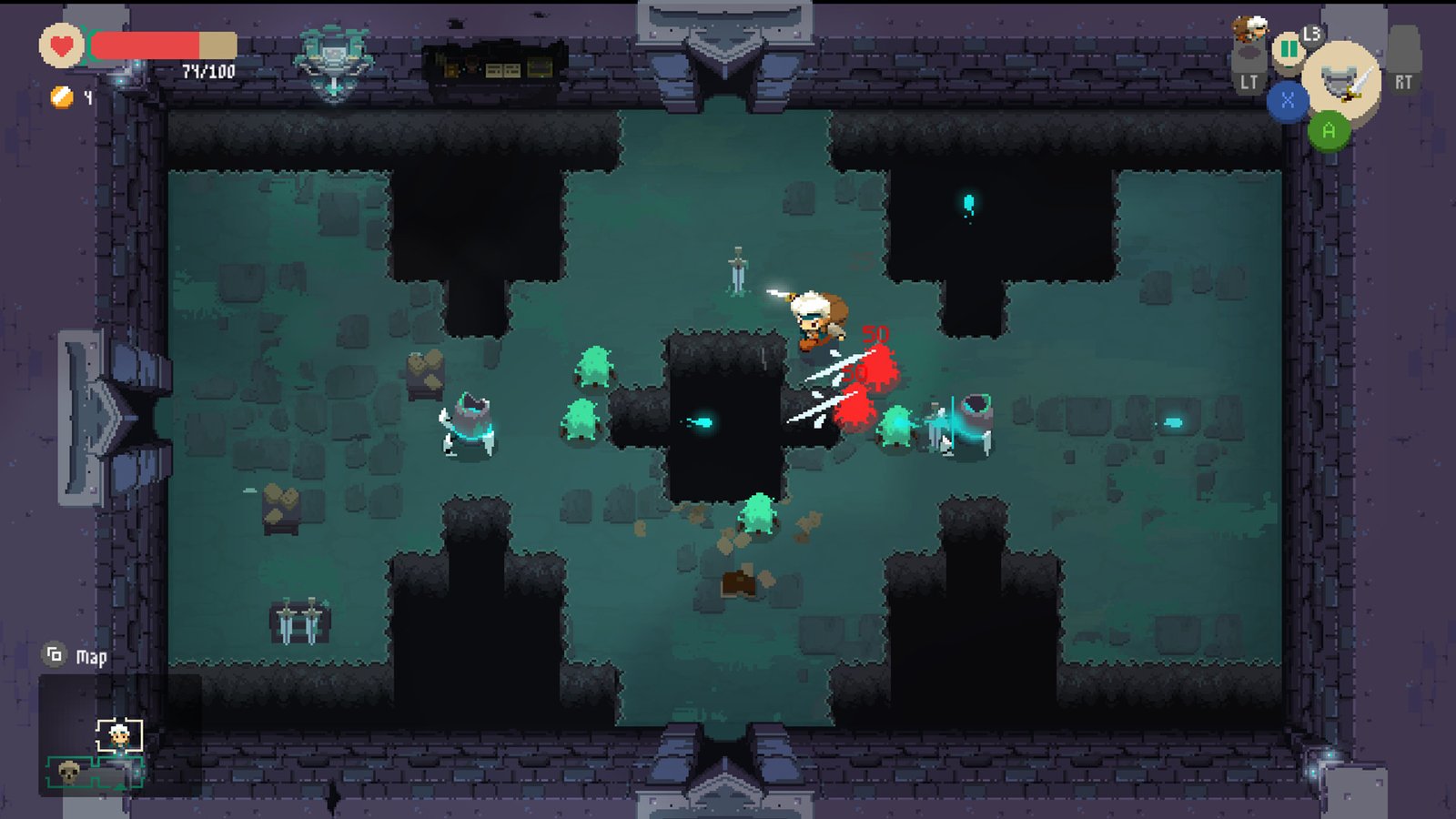The width and height of the screenshot is (1456, 819).
Task: Click the merchant stall banner at top
Action: 491,62
